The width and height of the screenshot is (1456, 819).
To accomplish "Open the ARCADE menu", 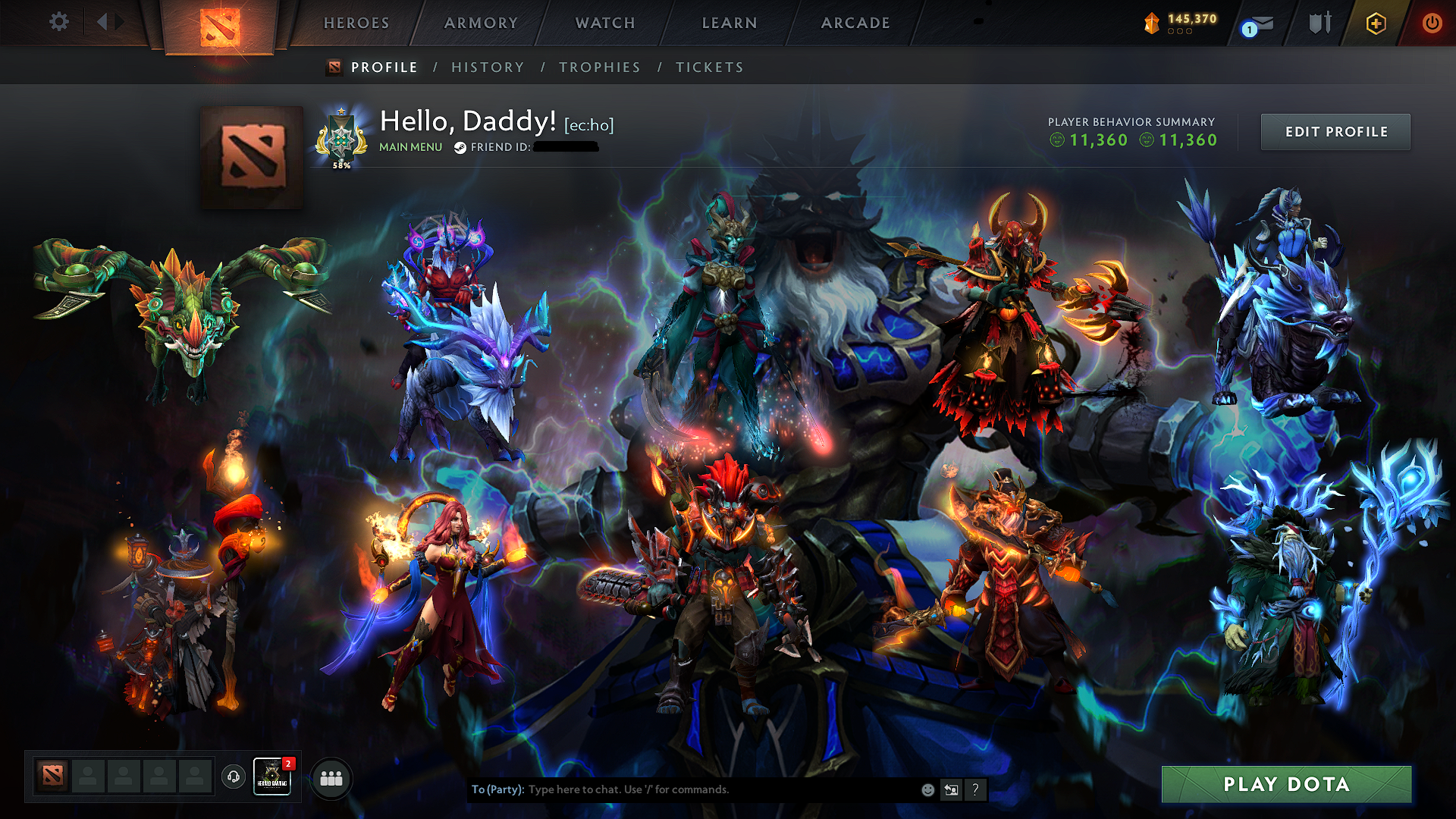I will [855, 23].
